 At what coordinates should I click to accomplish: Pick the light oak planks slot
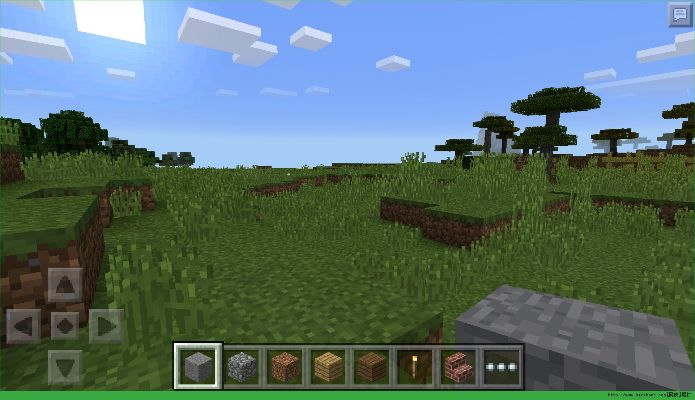pos(329,366)
